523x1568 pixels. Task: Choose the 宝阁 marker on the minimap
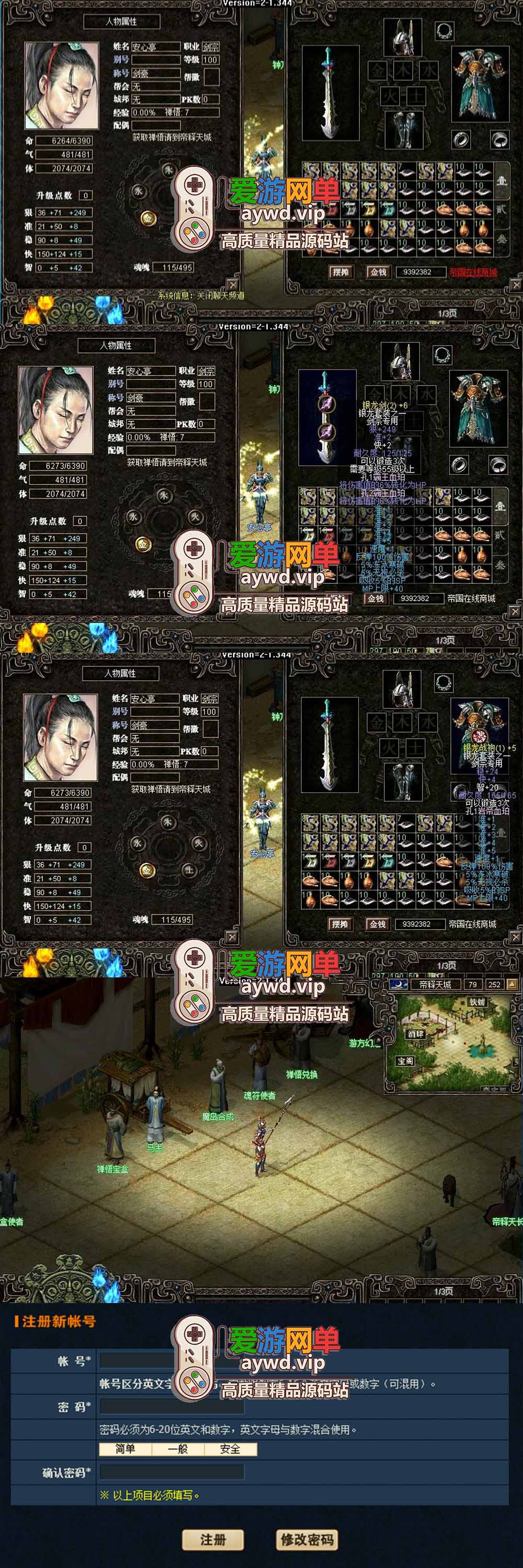pyautogui.click(x=405, y=1060)
